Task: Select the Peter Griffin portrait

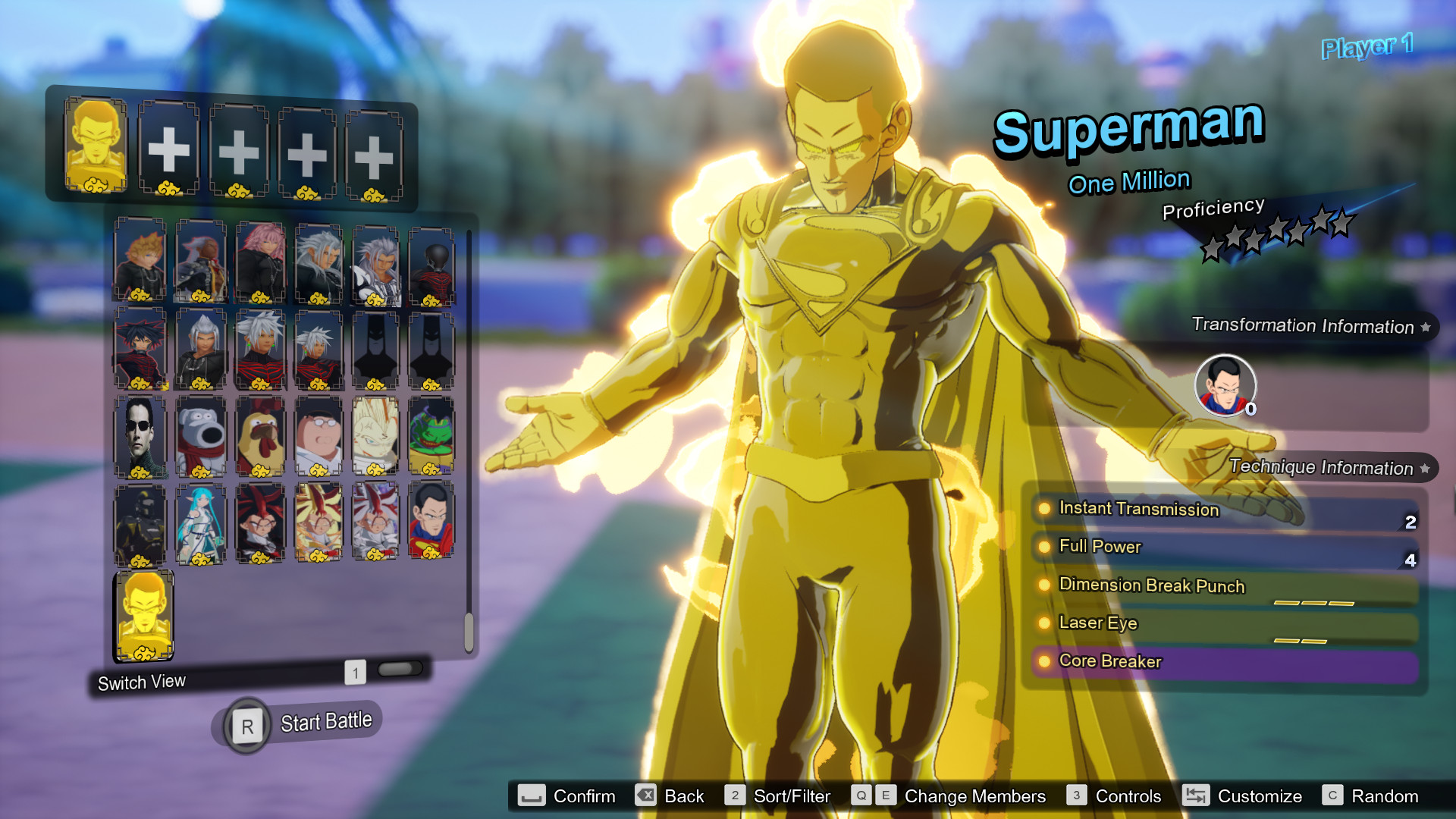Action: pos(318,438)
